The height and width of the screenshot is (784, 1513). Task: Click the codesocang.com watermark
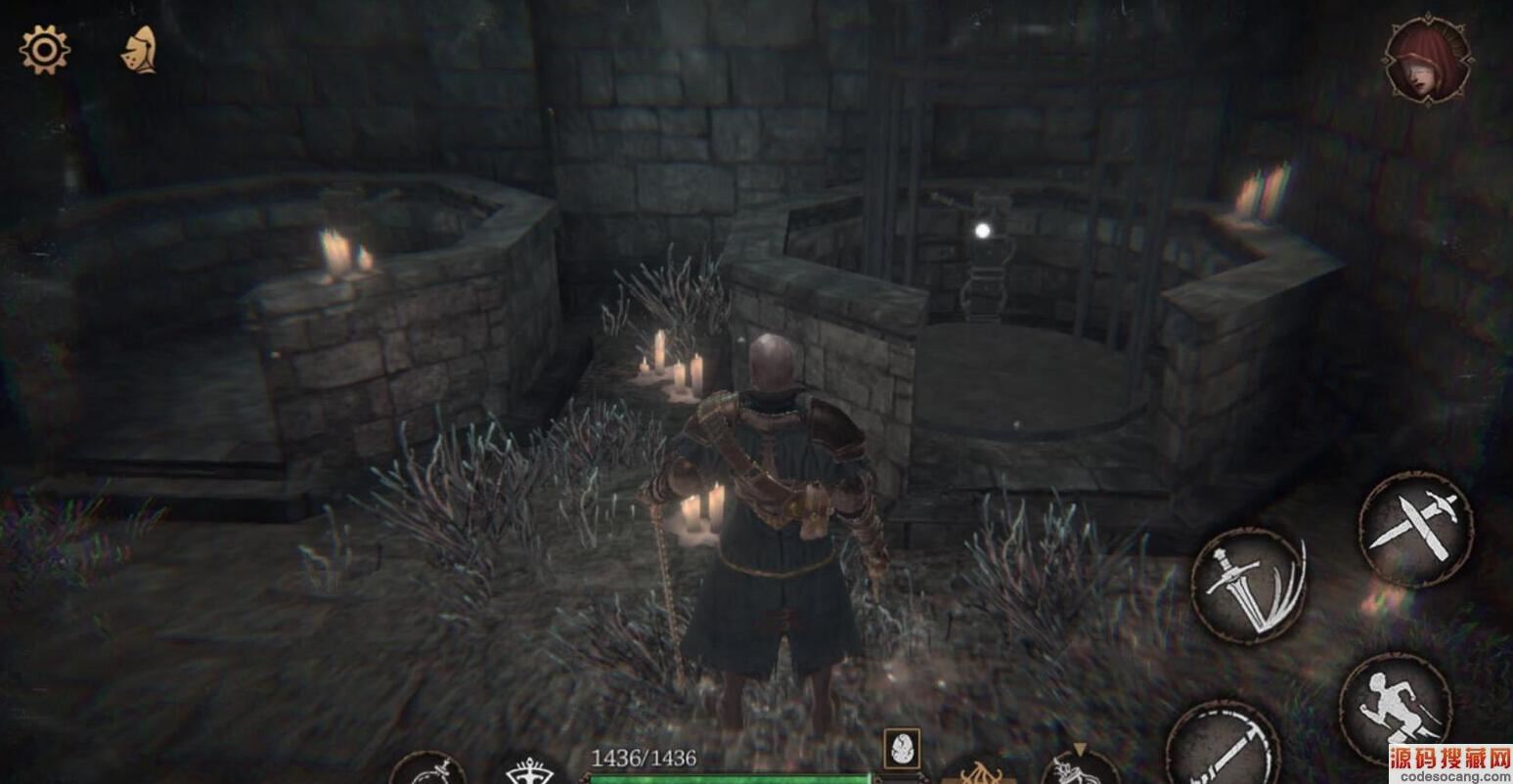[x=1449, y=763]
